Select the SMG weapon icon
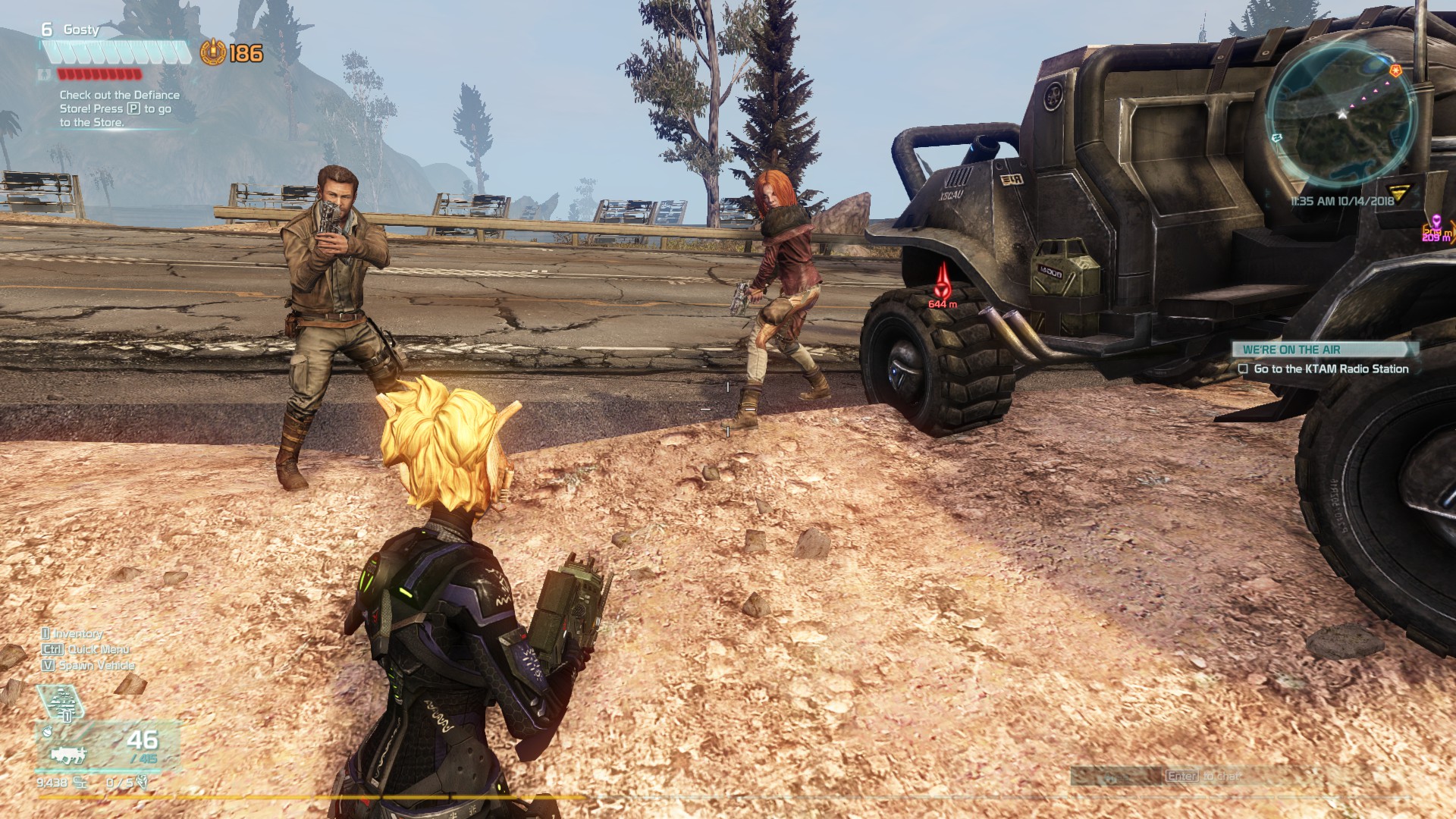This screenshot has width=1456, height=819. tap(68, 757)
